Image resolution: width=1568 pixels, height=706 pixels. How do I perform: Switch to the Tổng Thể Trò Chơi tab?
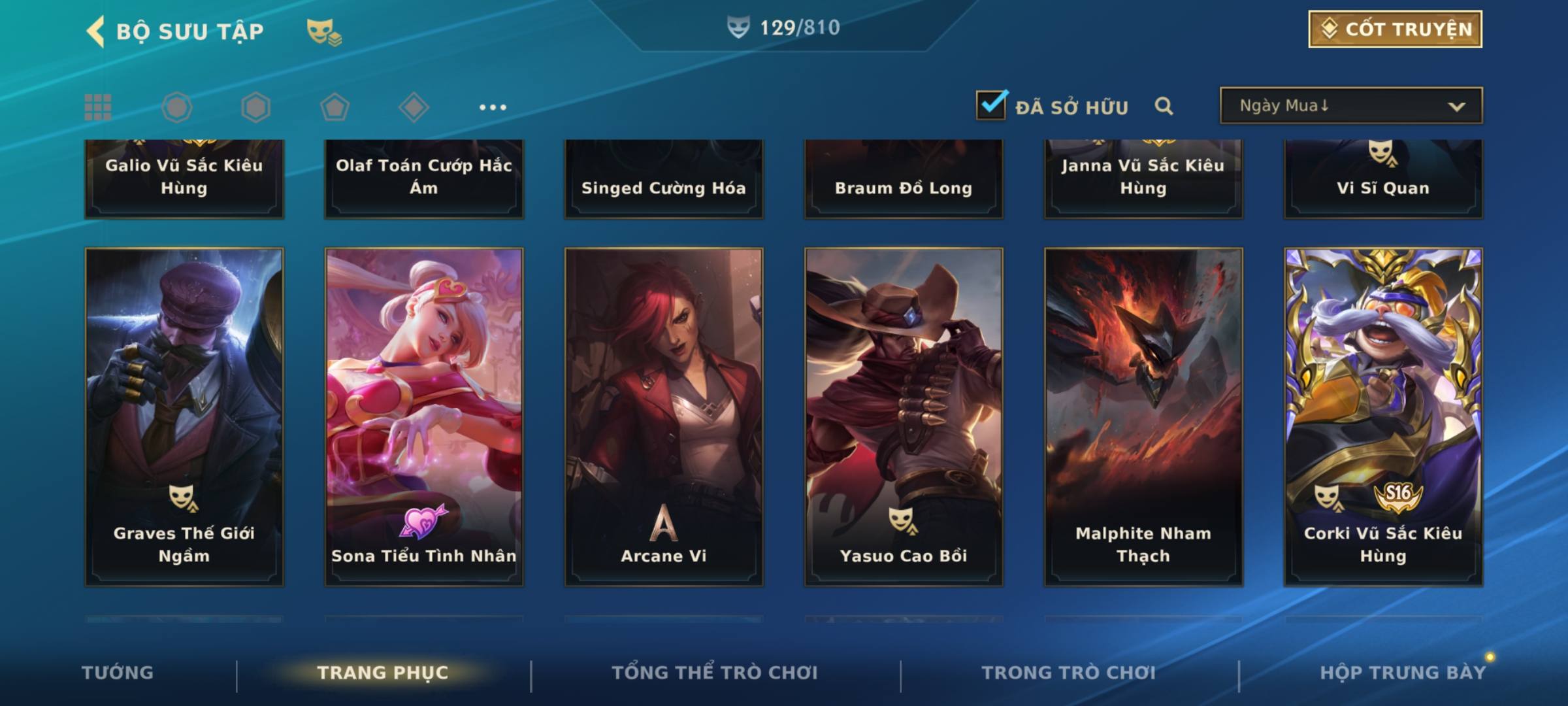[x=715, y=673]
